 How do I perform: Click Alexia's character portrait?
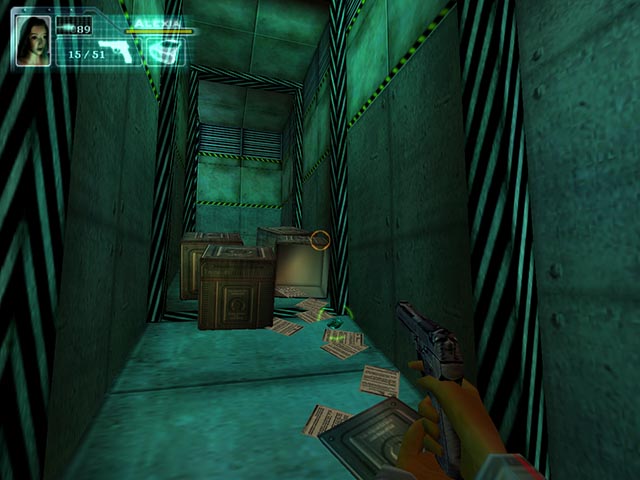32,40
